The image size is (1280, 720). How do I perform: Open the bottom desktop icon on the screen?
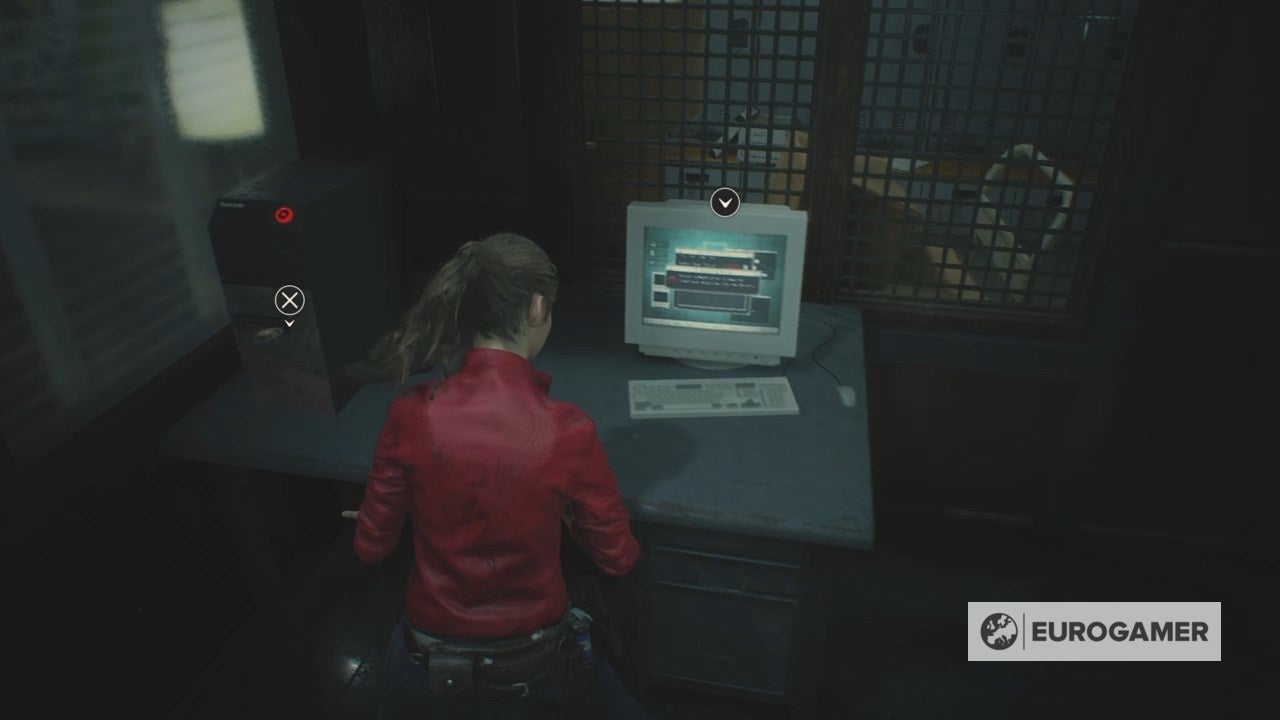pos(653,262)
